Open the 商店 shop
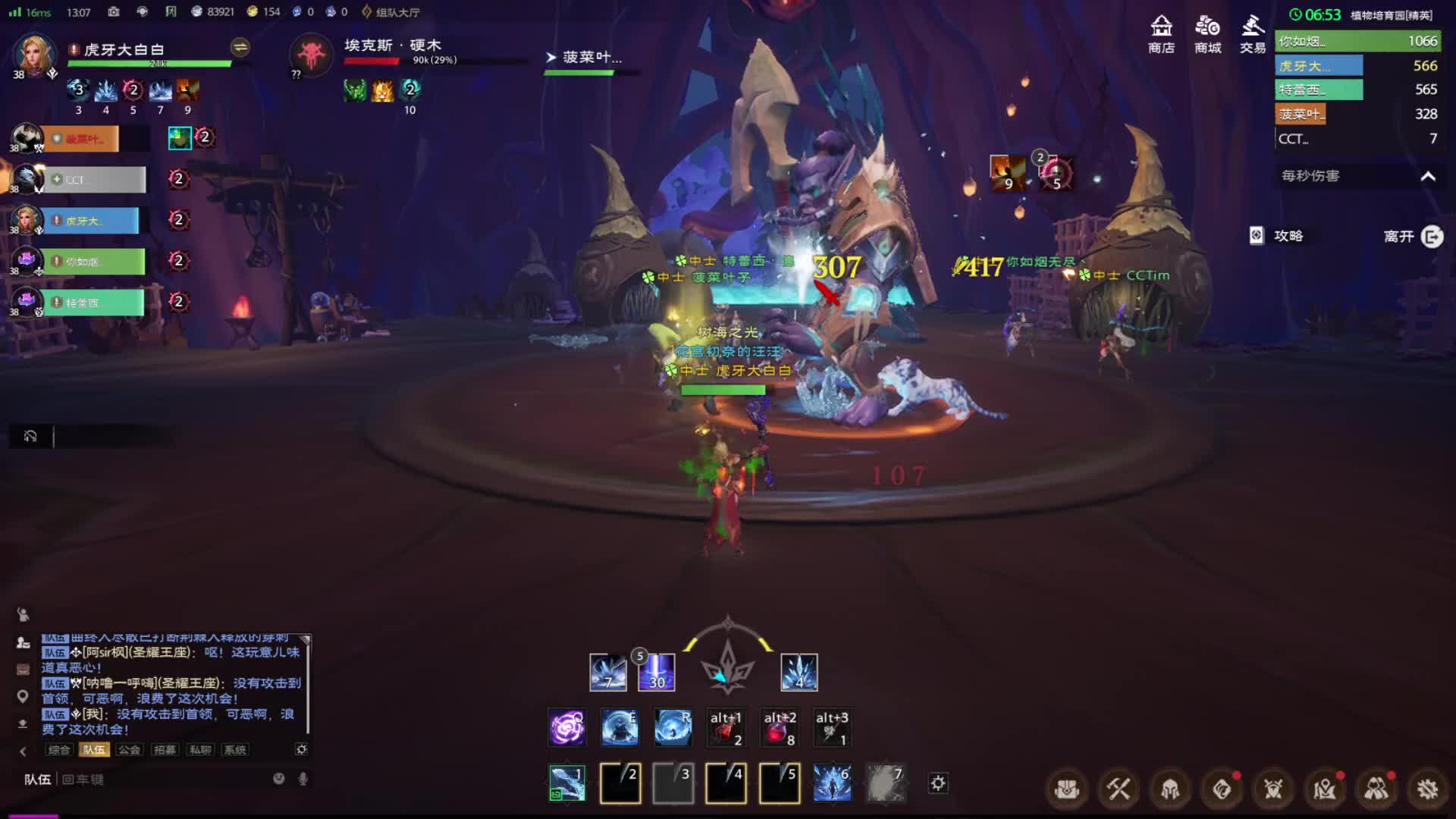 [1161, 34]
